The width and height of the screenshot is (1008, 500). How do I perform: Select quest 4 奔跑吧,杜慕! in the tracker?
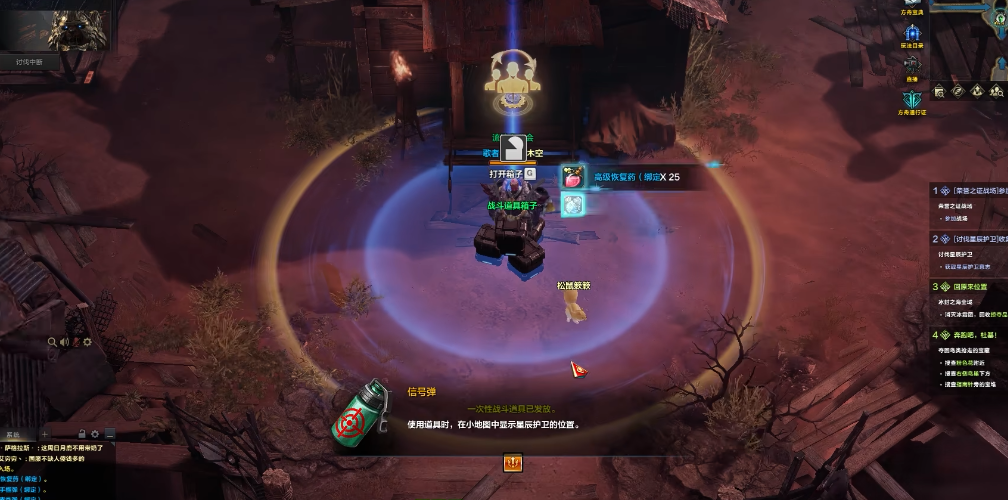[970, 335]
